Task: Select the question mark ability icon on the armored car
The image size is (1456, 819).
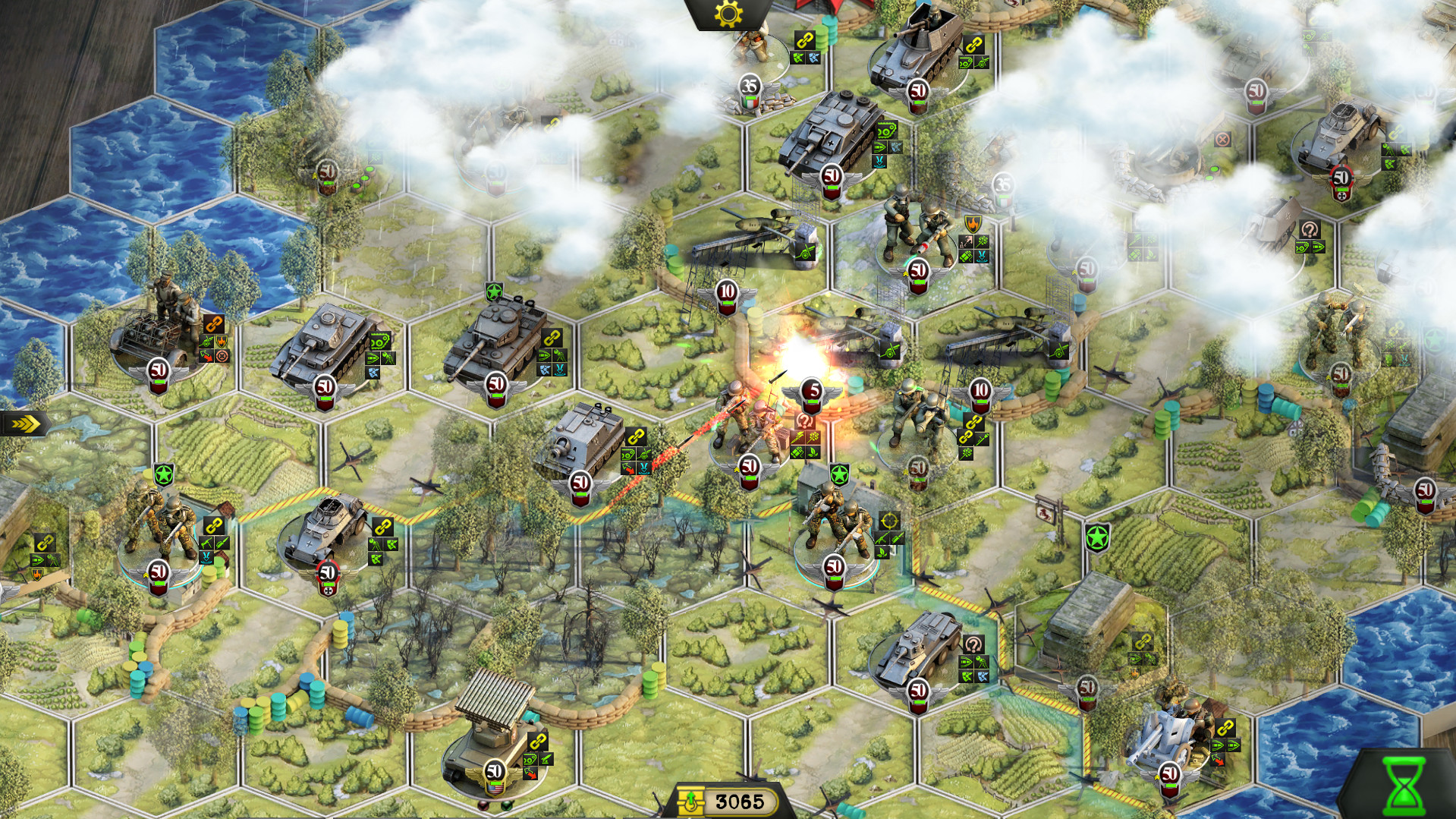Action: click(x=973, y=644)
